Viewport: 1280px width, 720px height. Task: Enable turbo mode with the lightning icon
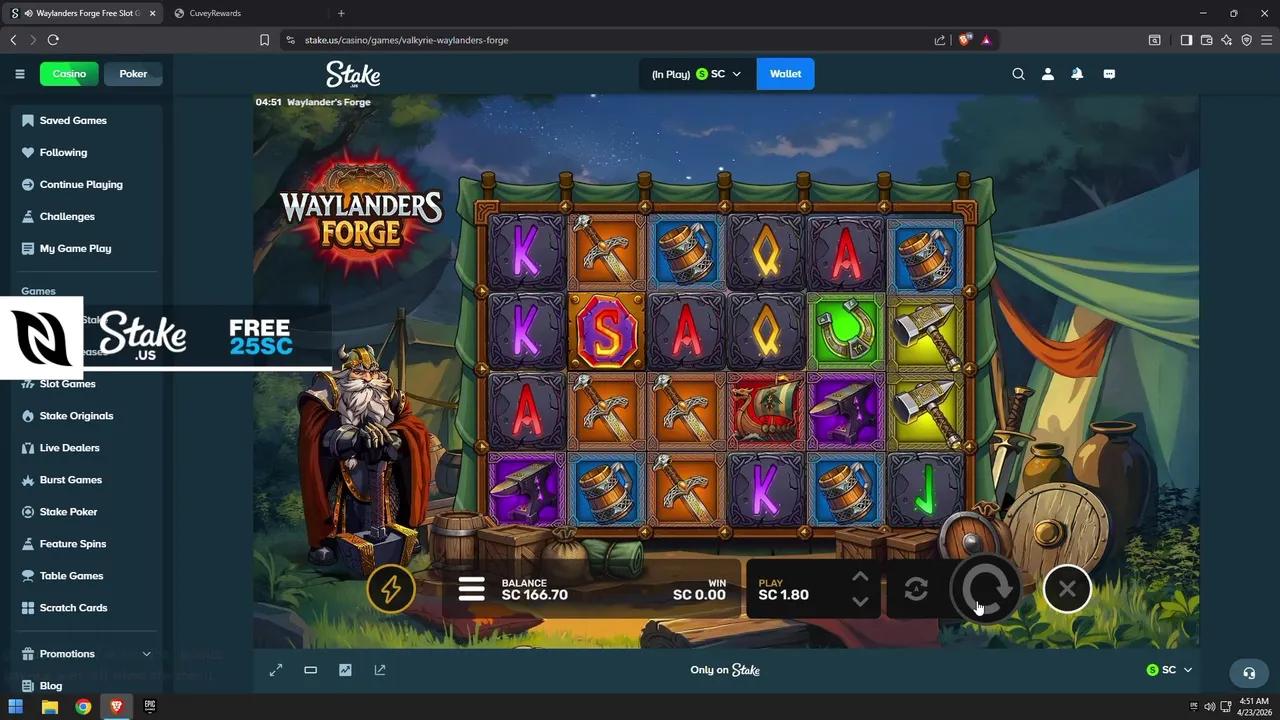point(391,589)
